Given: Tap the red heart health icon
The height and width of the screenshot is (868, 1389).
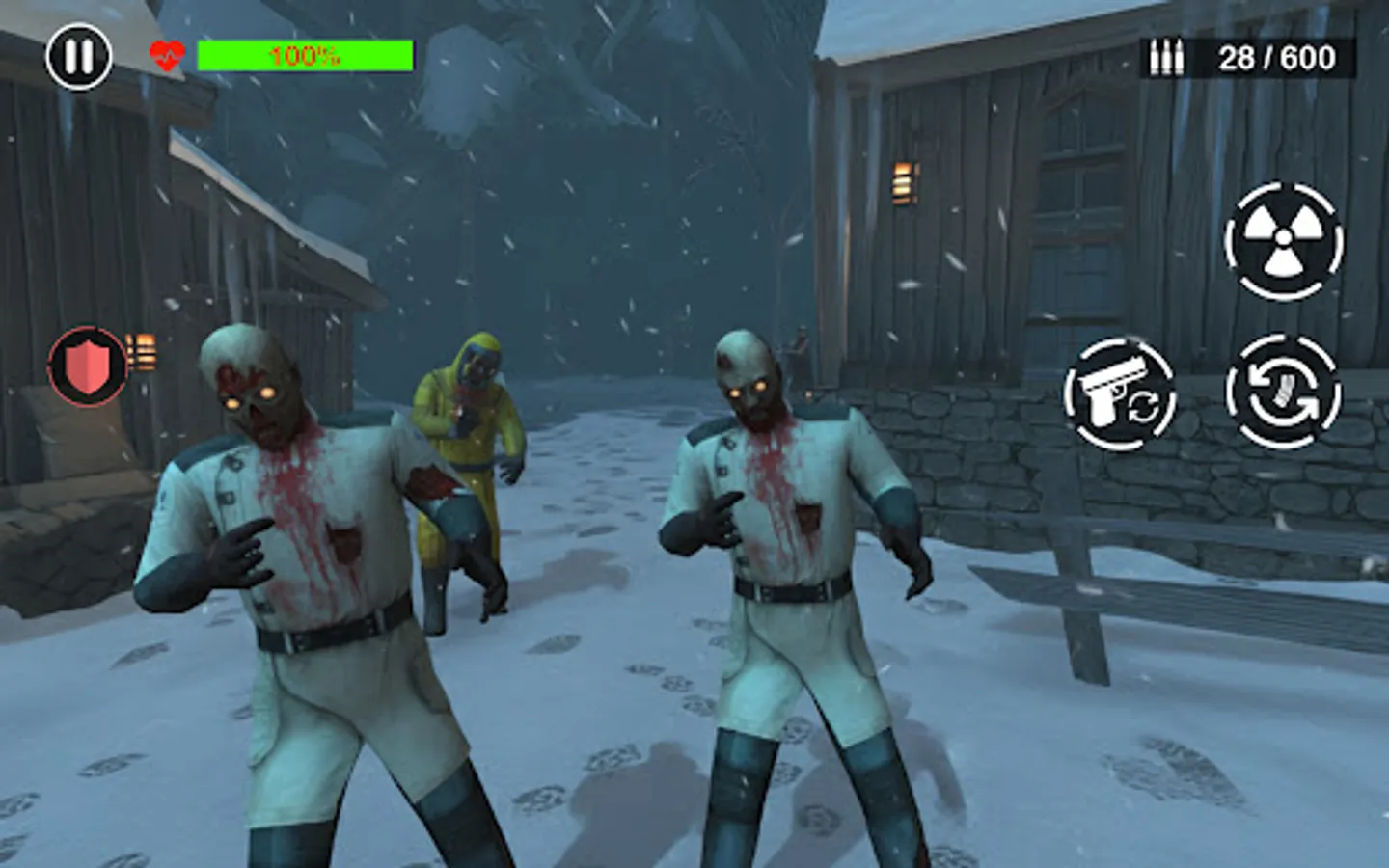Looking at the screenshot, I should coord(166,55).
